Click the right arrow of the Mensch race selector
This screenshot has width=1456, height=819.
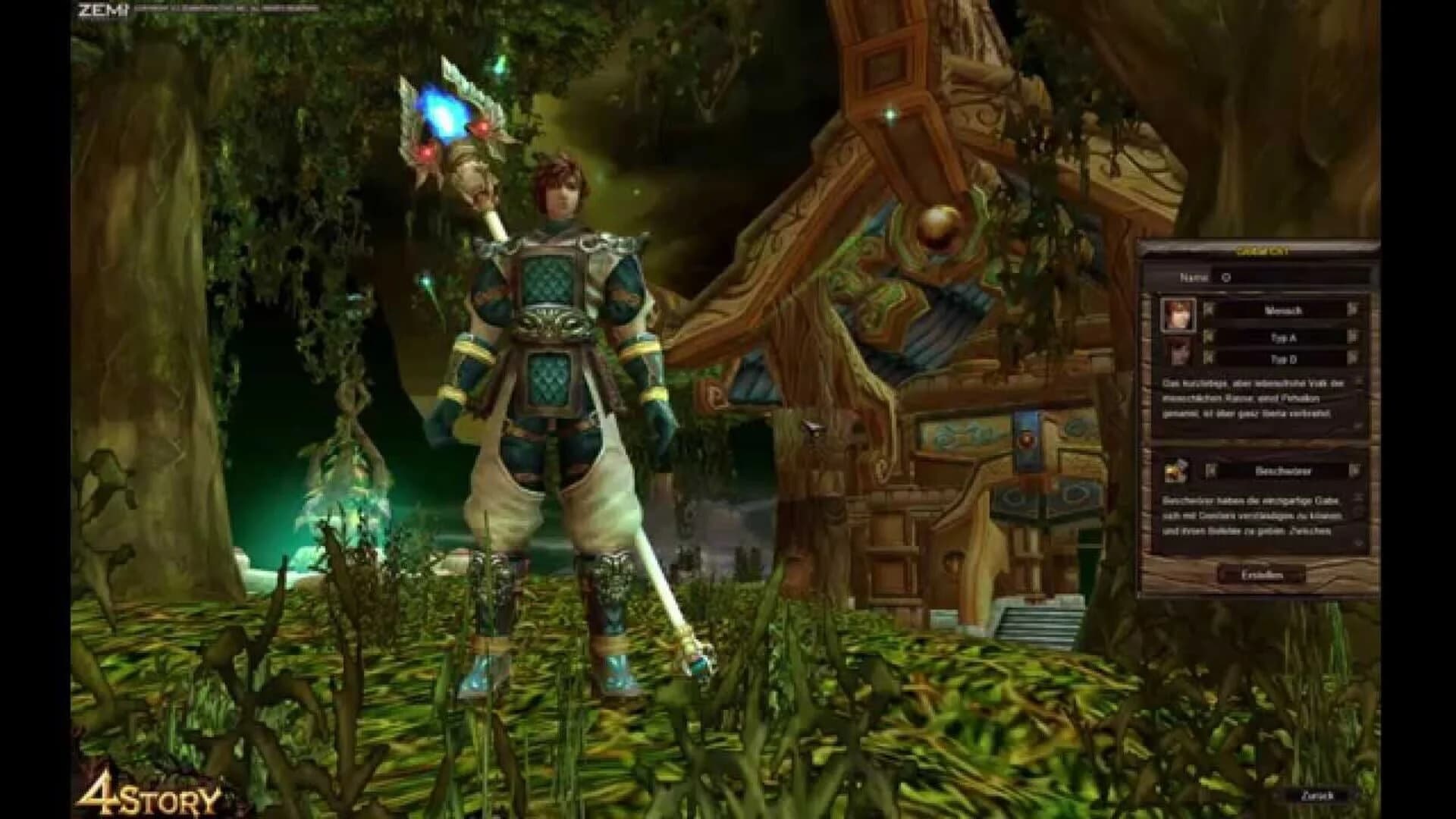tap(1354, 311)
